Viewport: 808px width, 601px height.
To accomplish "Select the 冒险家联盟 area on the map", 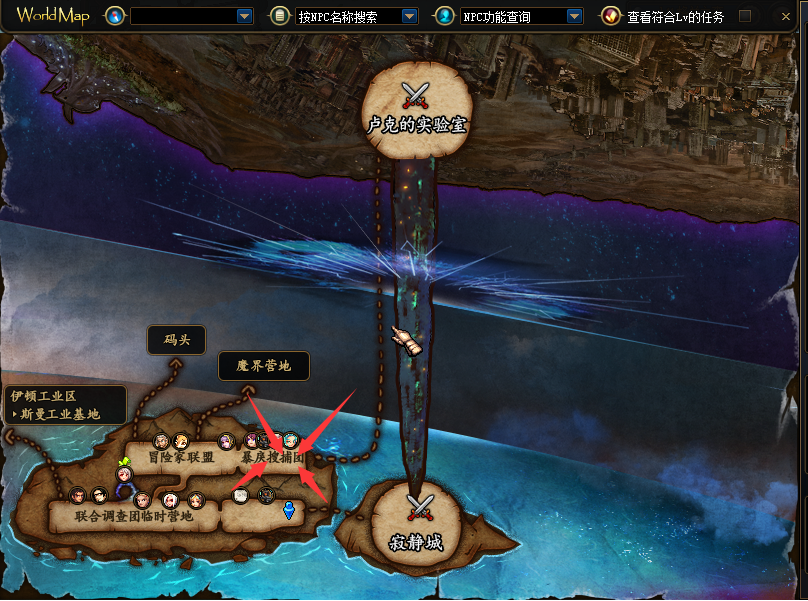I will click(181, 458).
